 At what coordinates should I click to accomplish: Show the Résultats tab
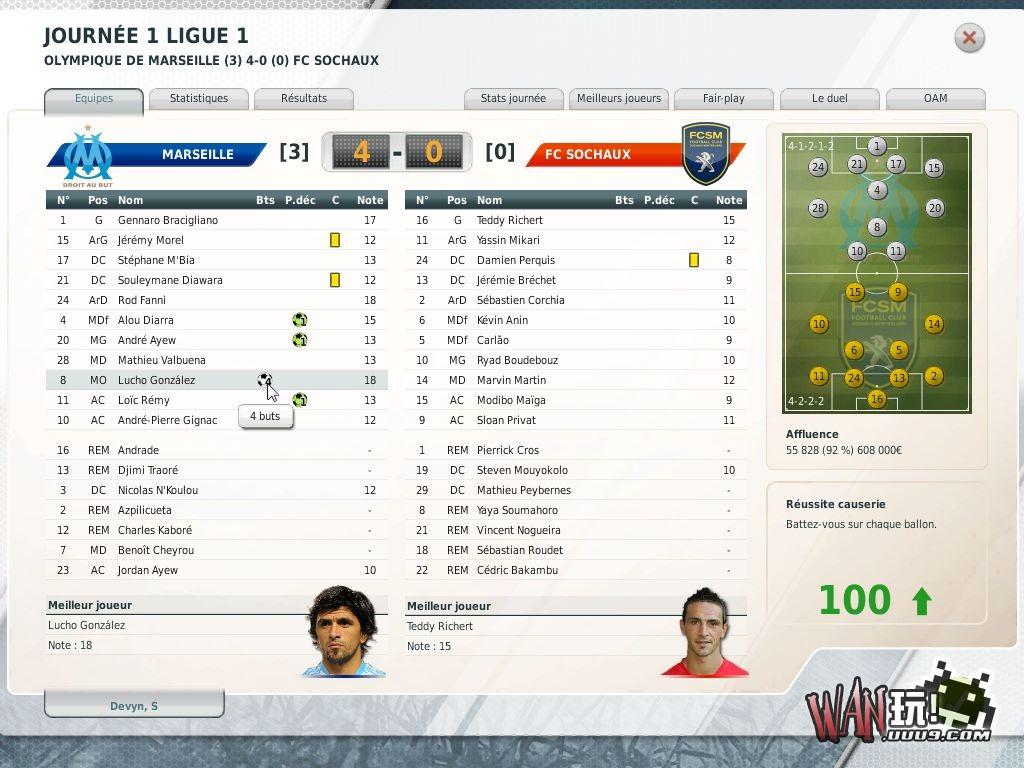(303, 99)
